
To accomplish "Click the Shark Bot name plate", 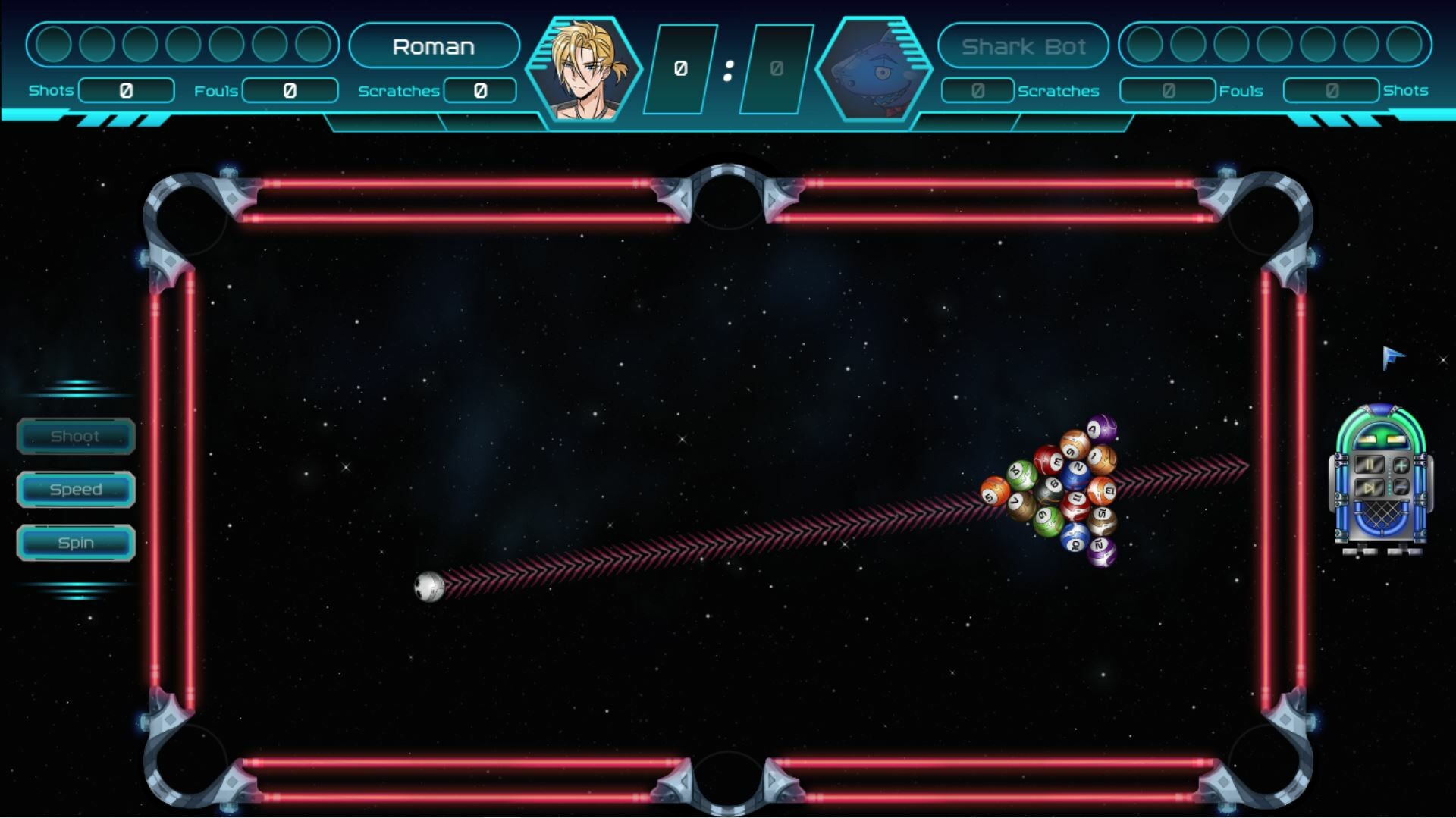I will tap(1023, 46).
